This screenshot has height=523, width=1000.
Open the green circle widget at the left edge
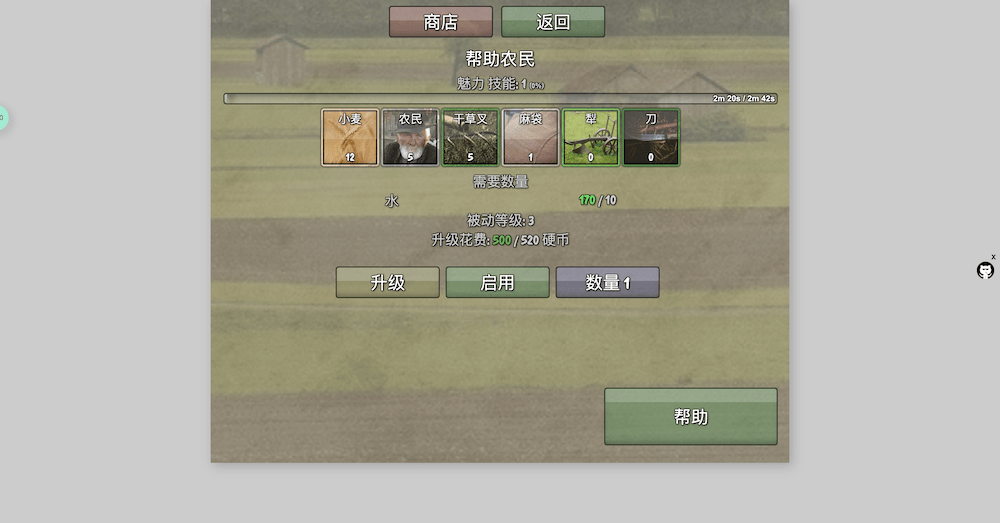[x=2, y=118]
